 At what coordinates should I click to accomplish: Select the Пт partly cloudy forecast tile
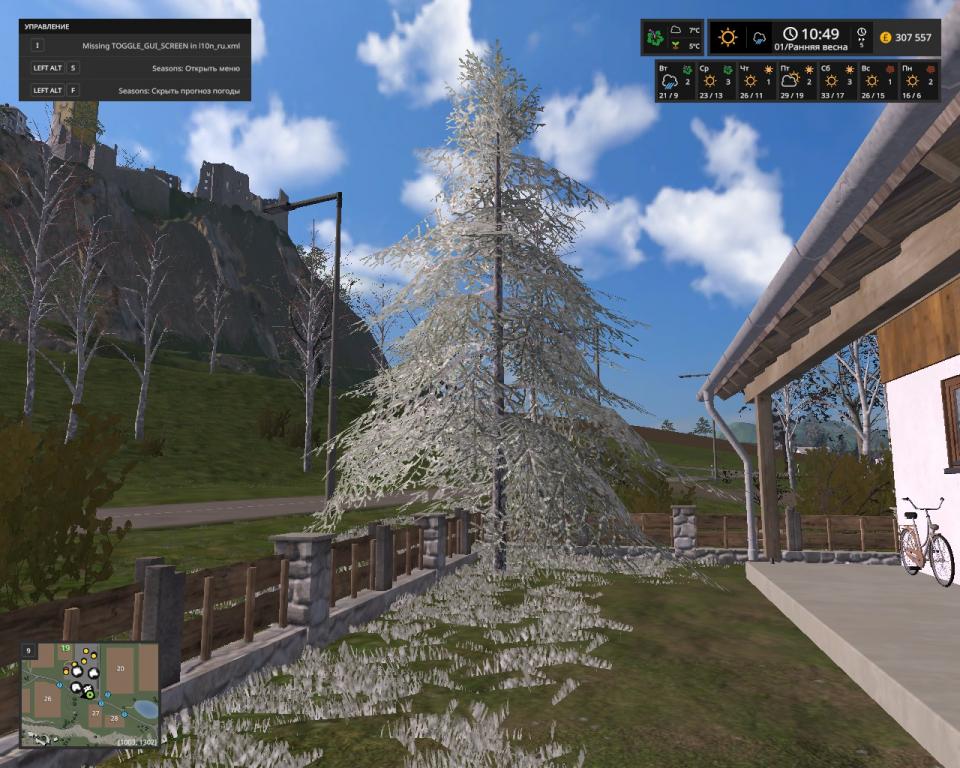pyautogui.click(x=791, y=81)
